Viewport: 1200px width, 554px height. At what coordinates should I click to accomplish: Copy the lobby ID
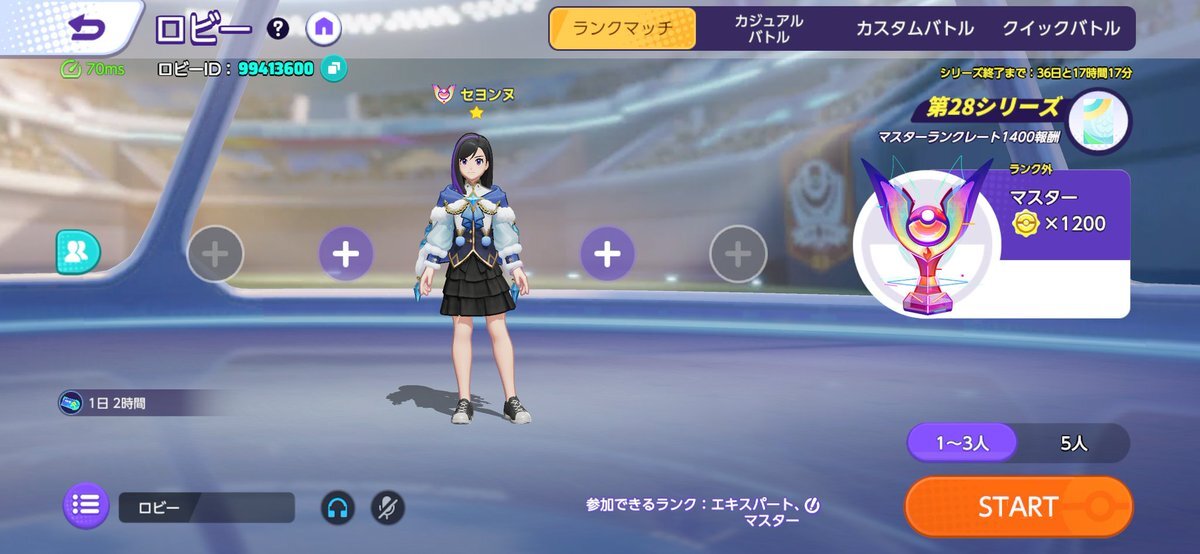coord(333,69)
